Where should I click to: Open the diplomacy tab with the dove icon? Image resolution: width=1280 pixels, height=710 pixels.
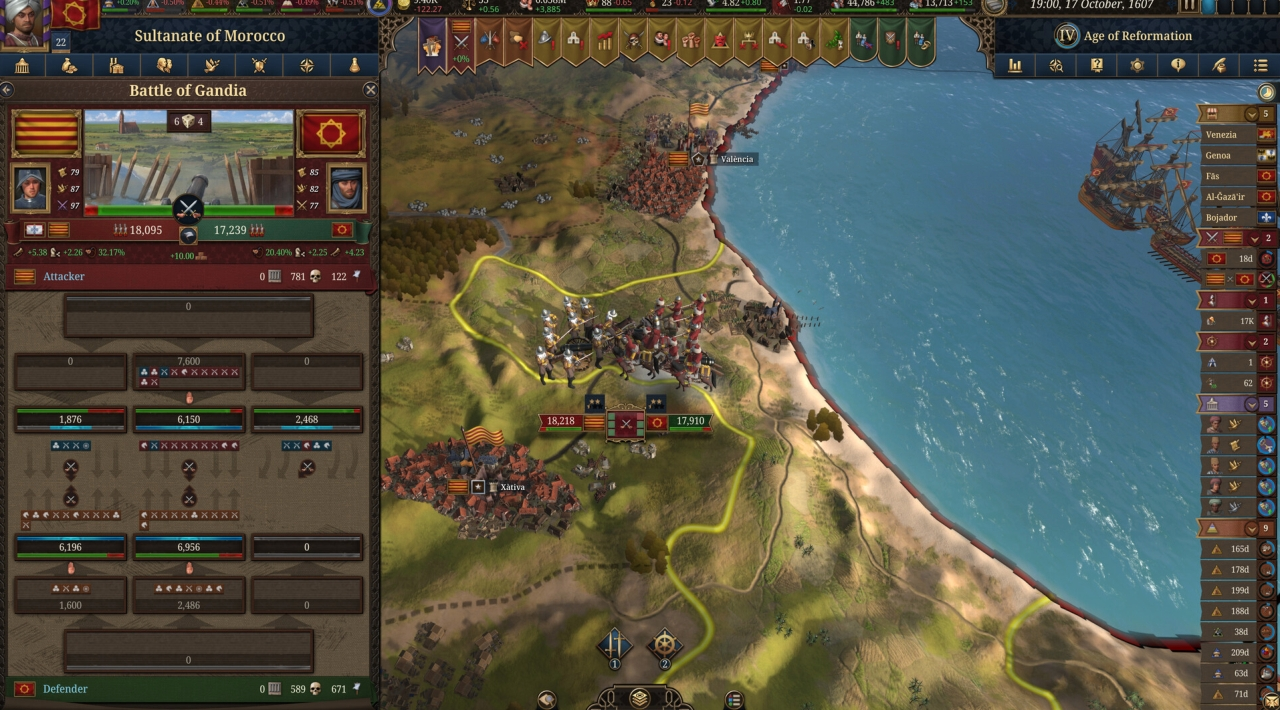(x=212, y=66)
